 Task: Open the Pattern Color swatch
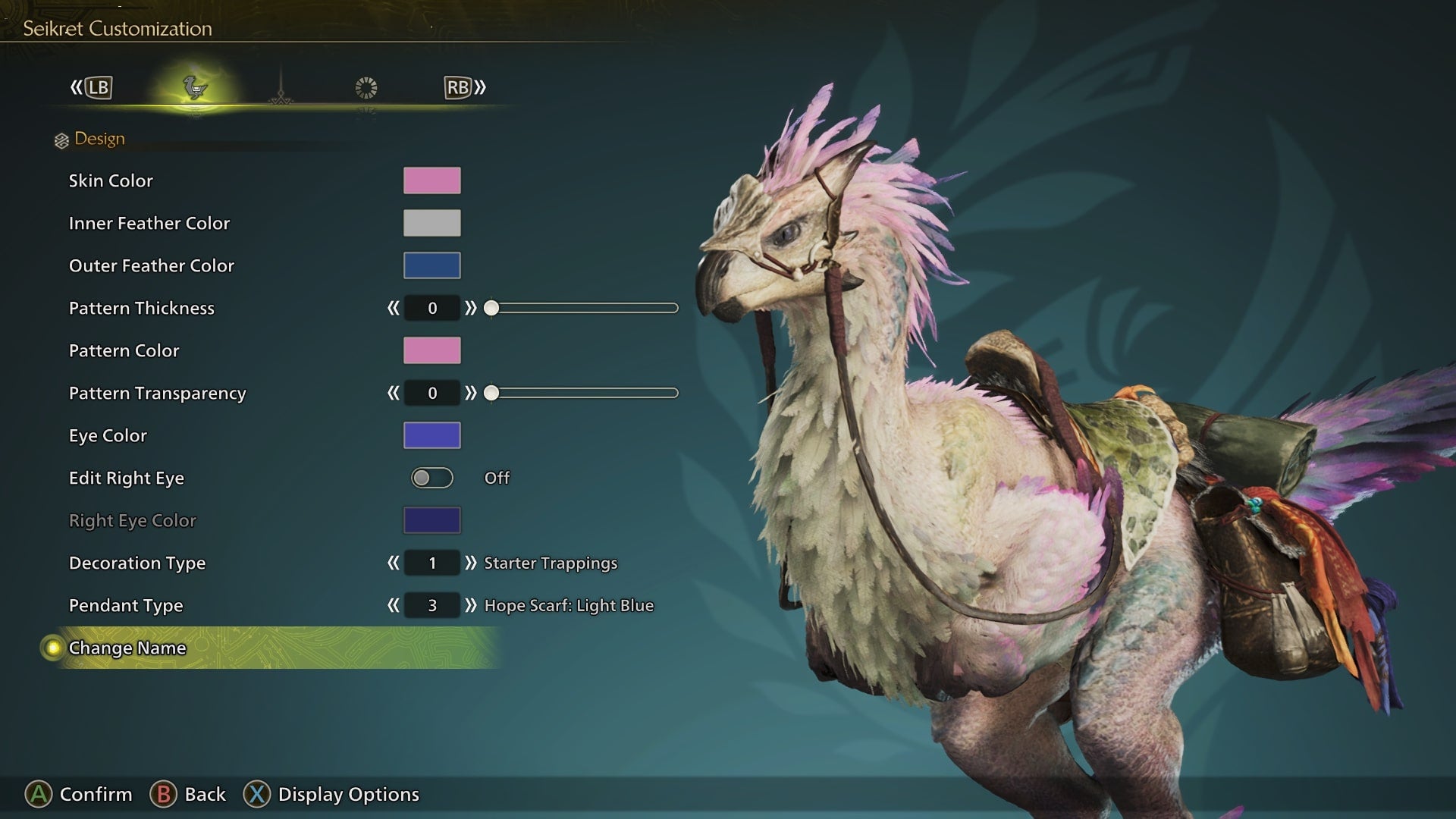431,350
